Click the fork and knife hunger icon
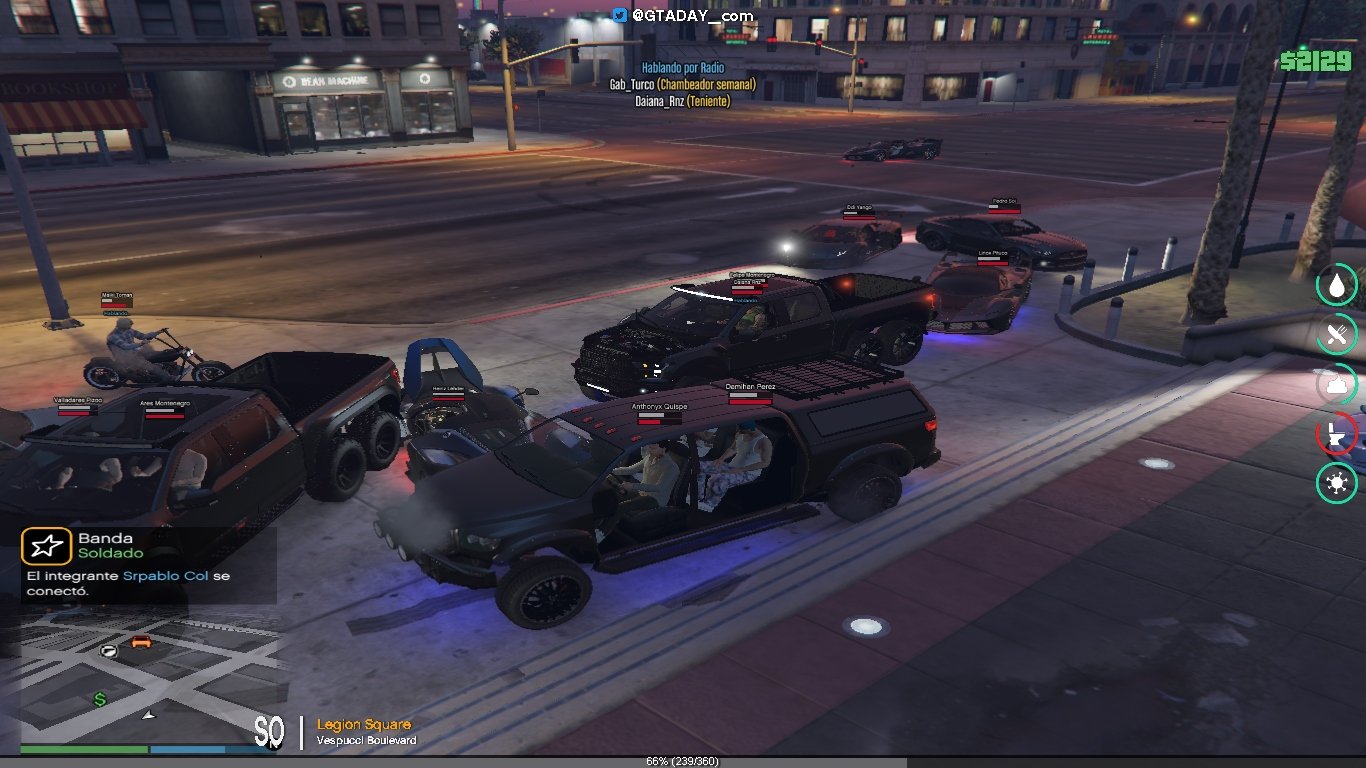This screenshot has width=1366, height=768. pos(1336,335)
